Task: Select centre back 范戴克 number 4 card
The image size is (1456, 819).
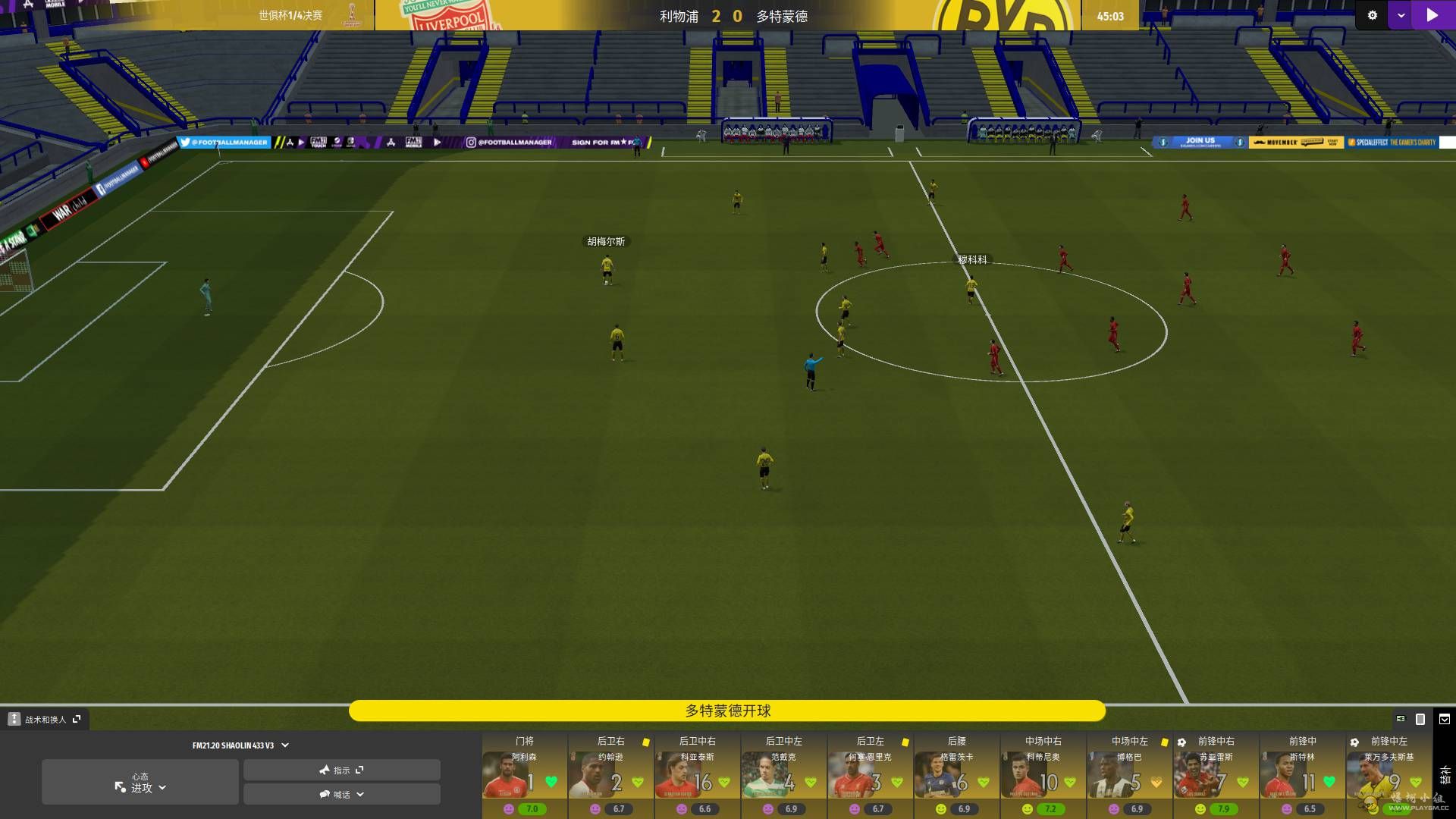Action: coord(783,775)
